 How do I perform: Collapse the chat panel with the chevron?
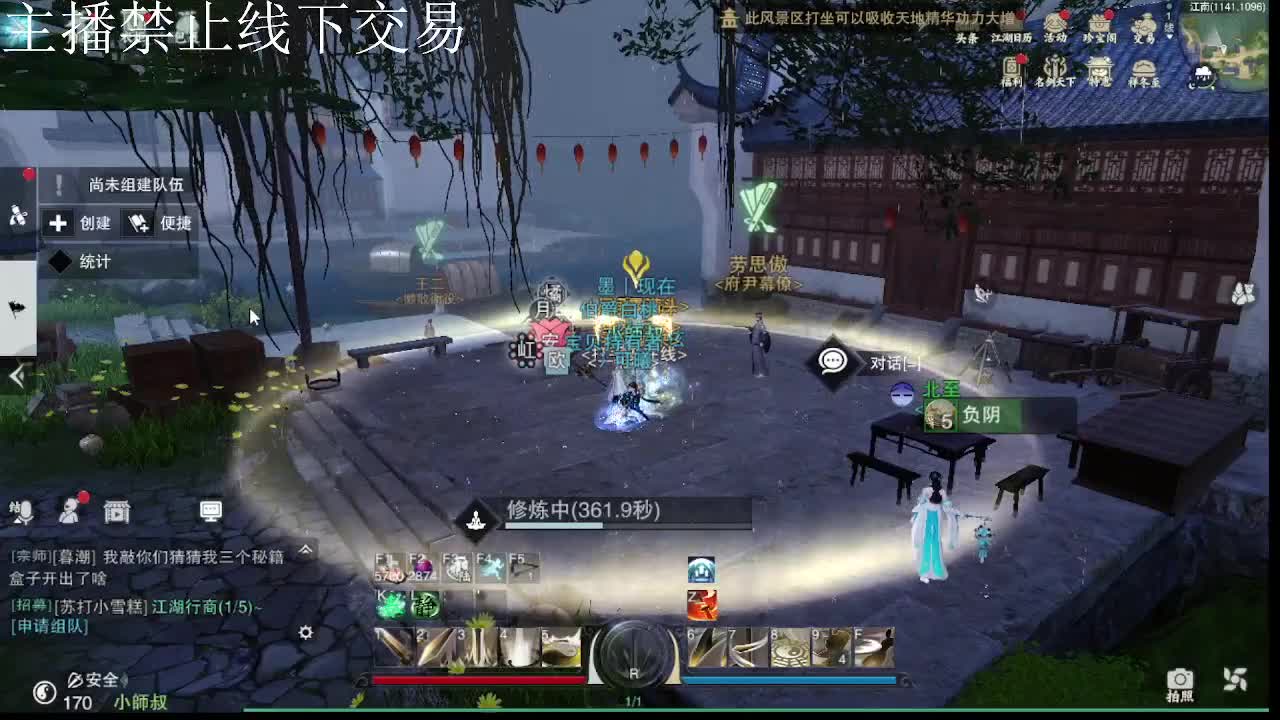[x=305, y=550]
